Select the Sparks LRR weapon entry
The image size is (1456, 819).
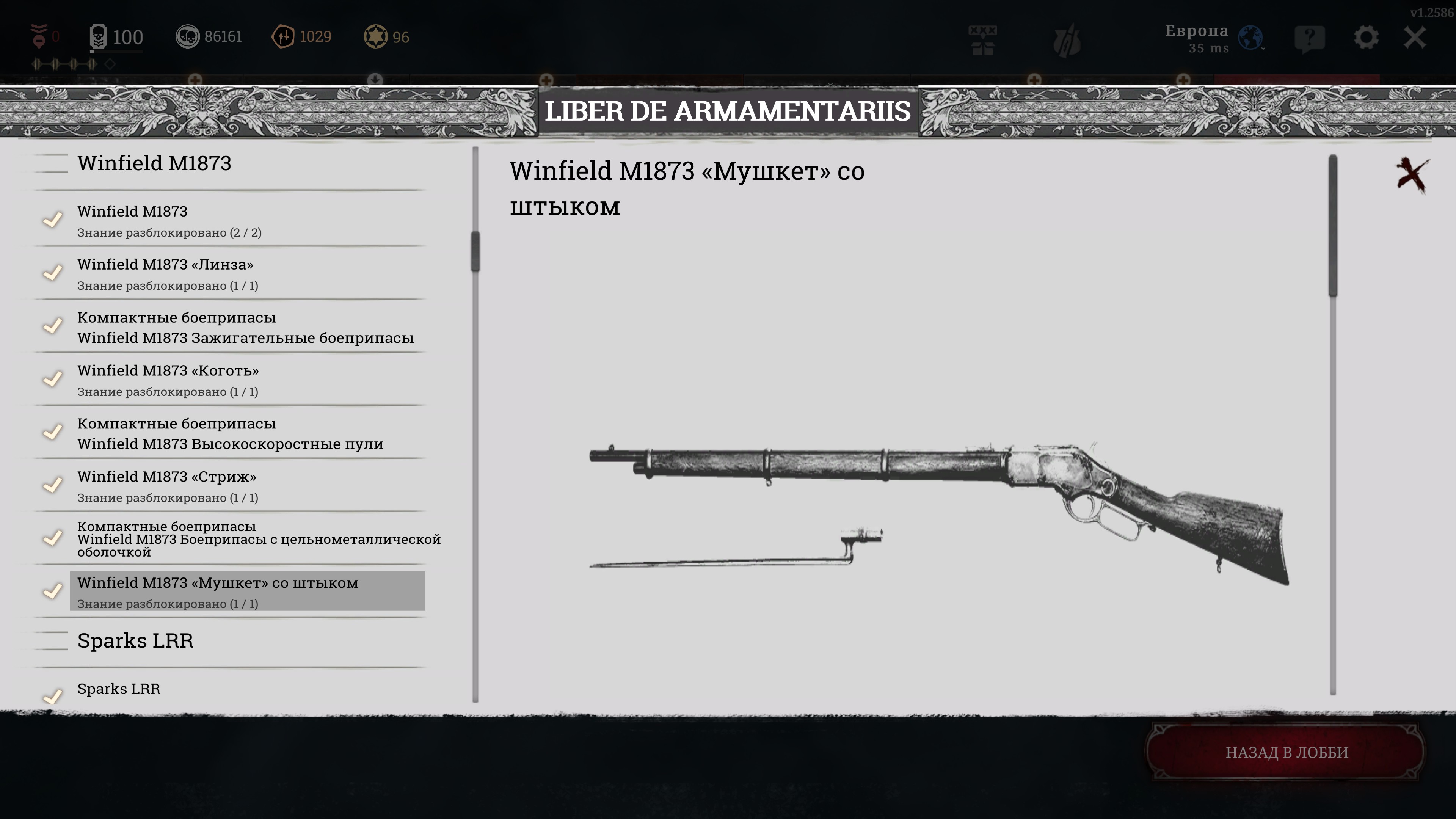pos(119,689)
